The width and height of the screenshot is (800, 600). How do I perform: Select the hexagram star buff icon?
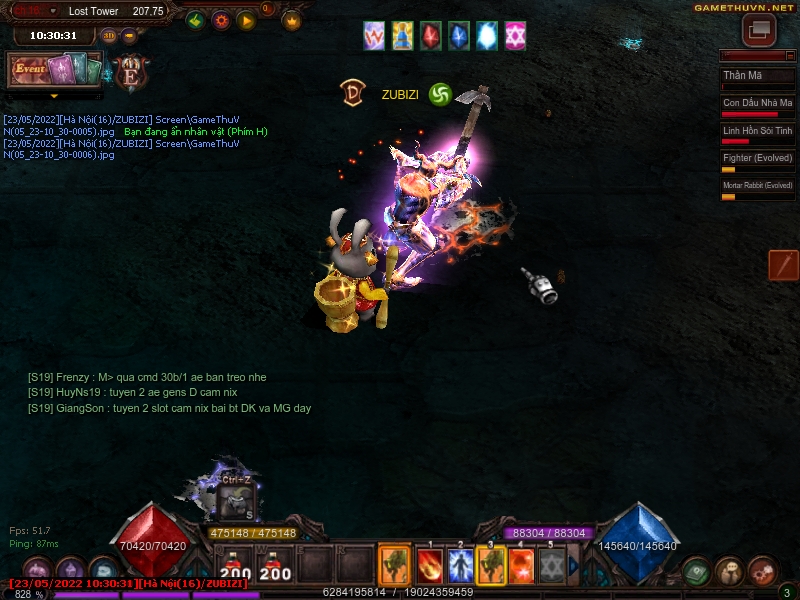pyautogui.click(x=515, y=36)
